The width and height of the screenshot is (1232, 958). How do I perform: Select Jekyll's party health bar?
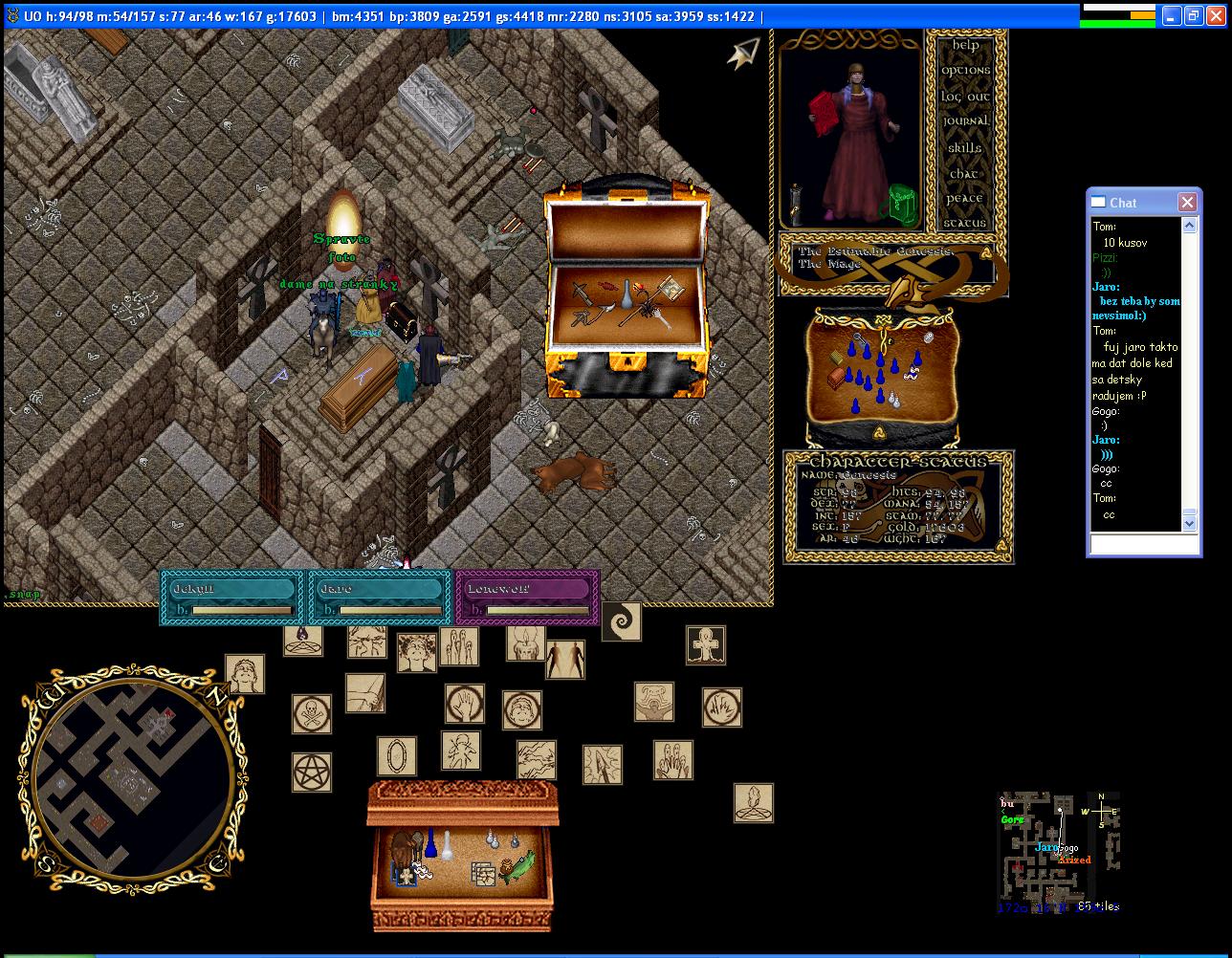click(x=232, y=598)
